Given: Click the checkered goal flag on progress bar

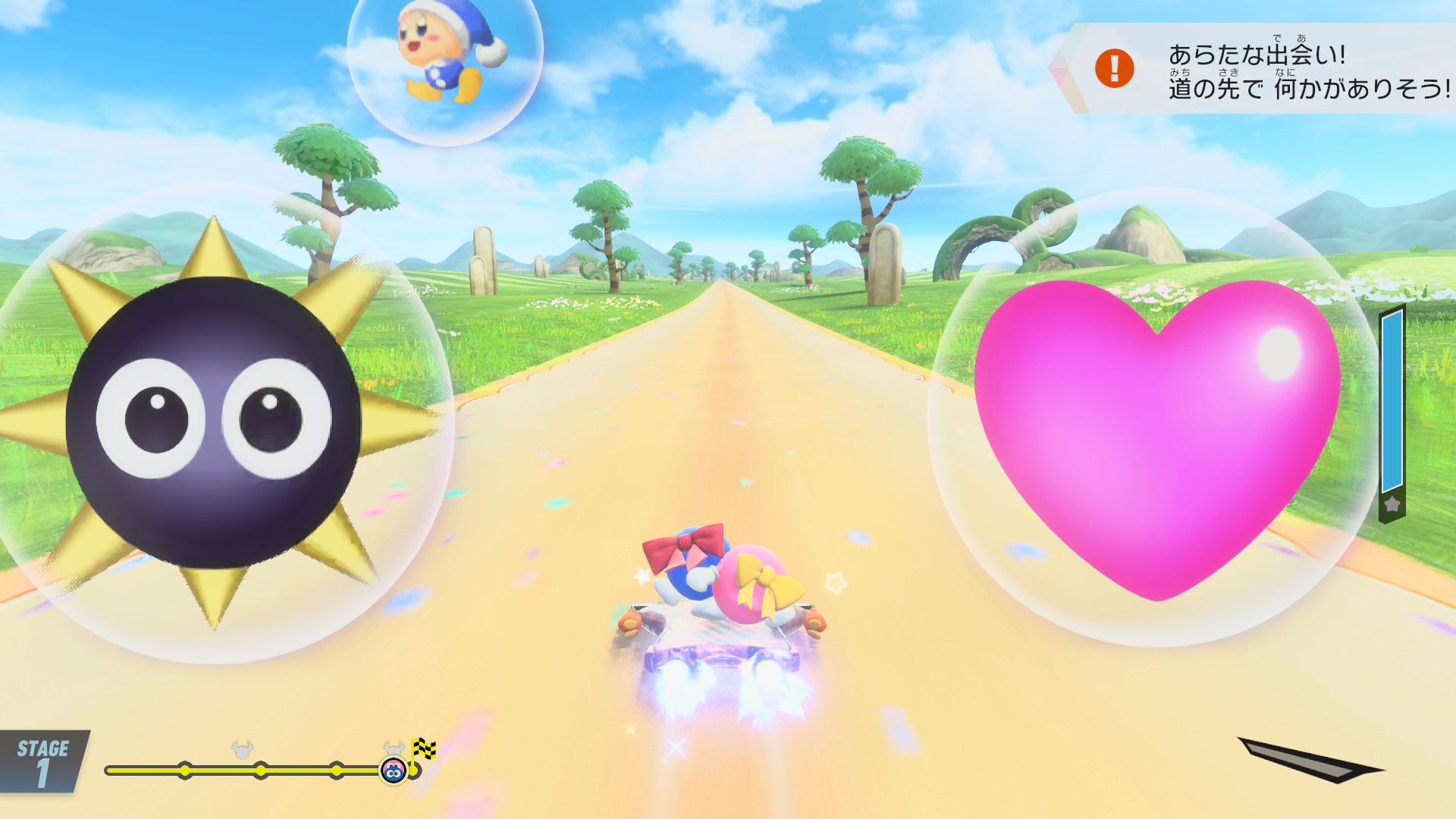Looking at the screenshot, I should pos(422,751).
